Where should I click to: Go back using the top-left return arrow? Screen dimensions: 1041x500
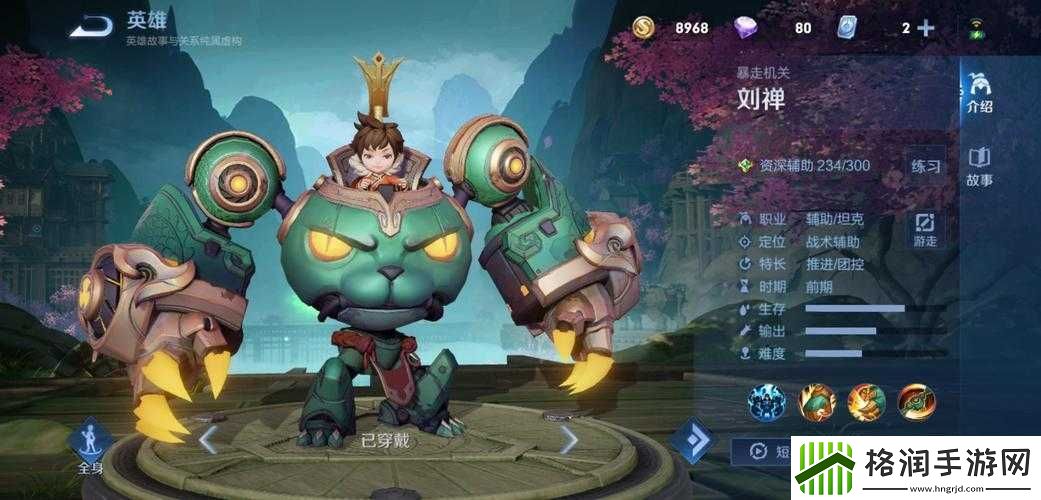point(93,26)
